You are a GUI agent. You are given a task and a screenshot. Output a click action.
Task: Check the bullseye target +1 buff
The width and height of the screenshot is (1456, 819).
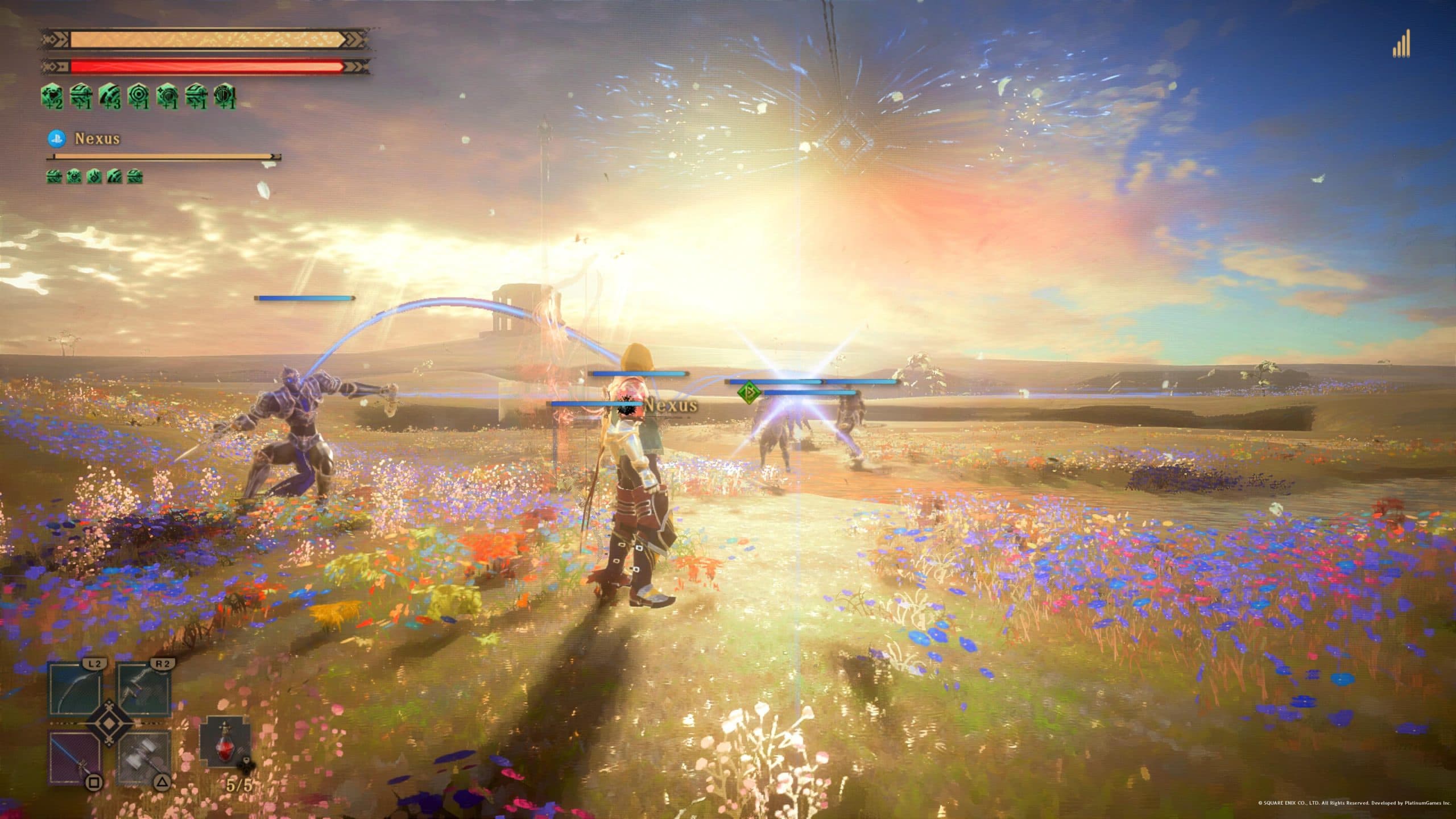(x=138, y=96)
